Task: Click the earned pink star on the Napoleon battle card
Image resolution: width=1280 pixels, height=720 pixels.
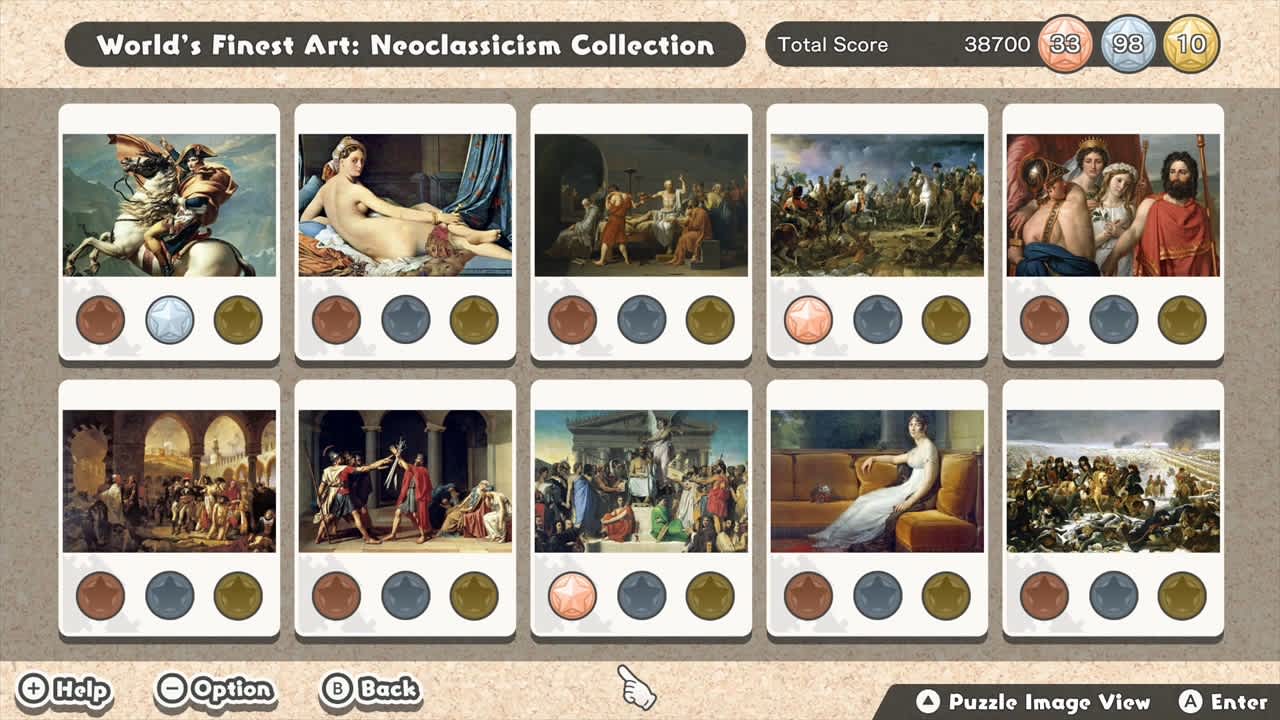Action: tap(810, 321)
